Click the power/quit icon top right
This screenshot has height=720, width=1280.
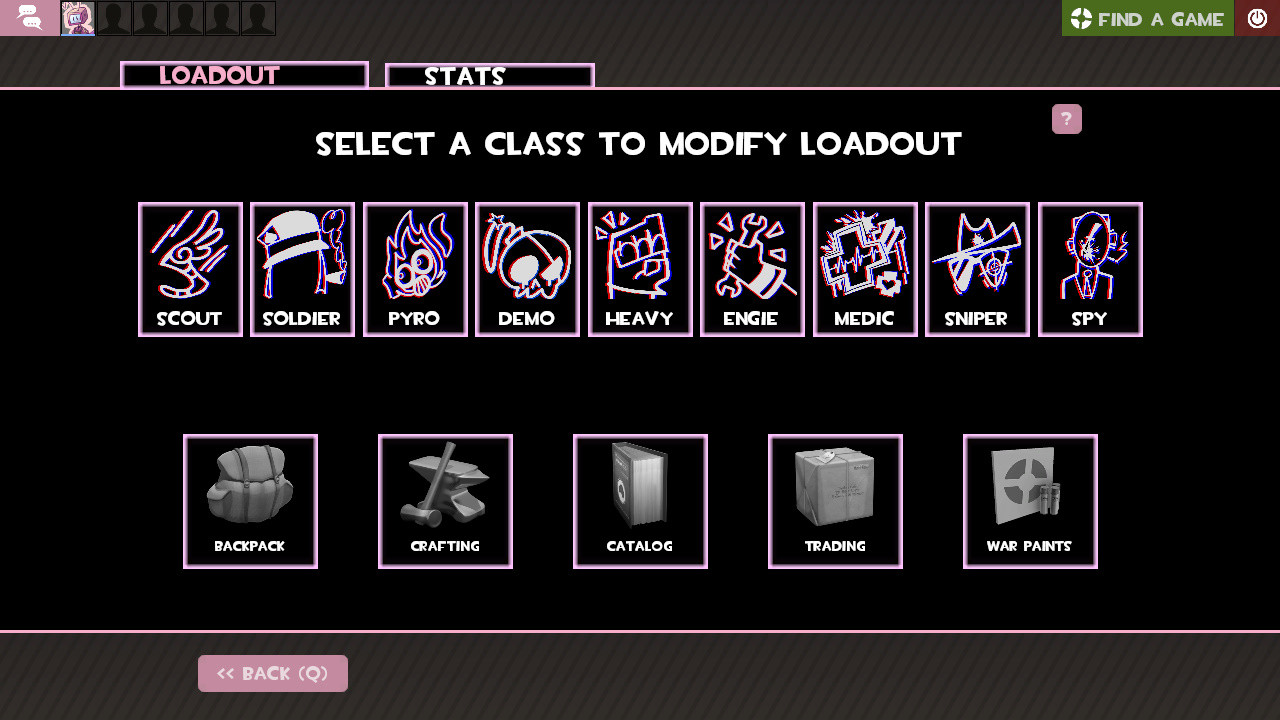tap(1257, 17)
